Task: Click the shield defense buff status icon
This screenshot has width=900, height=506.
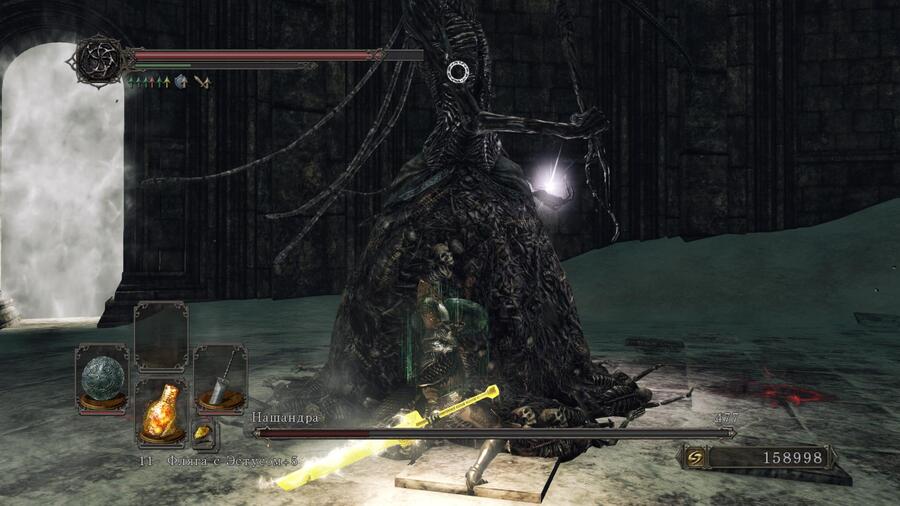Action: point(181,81)
